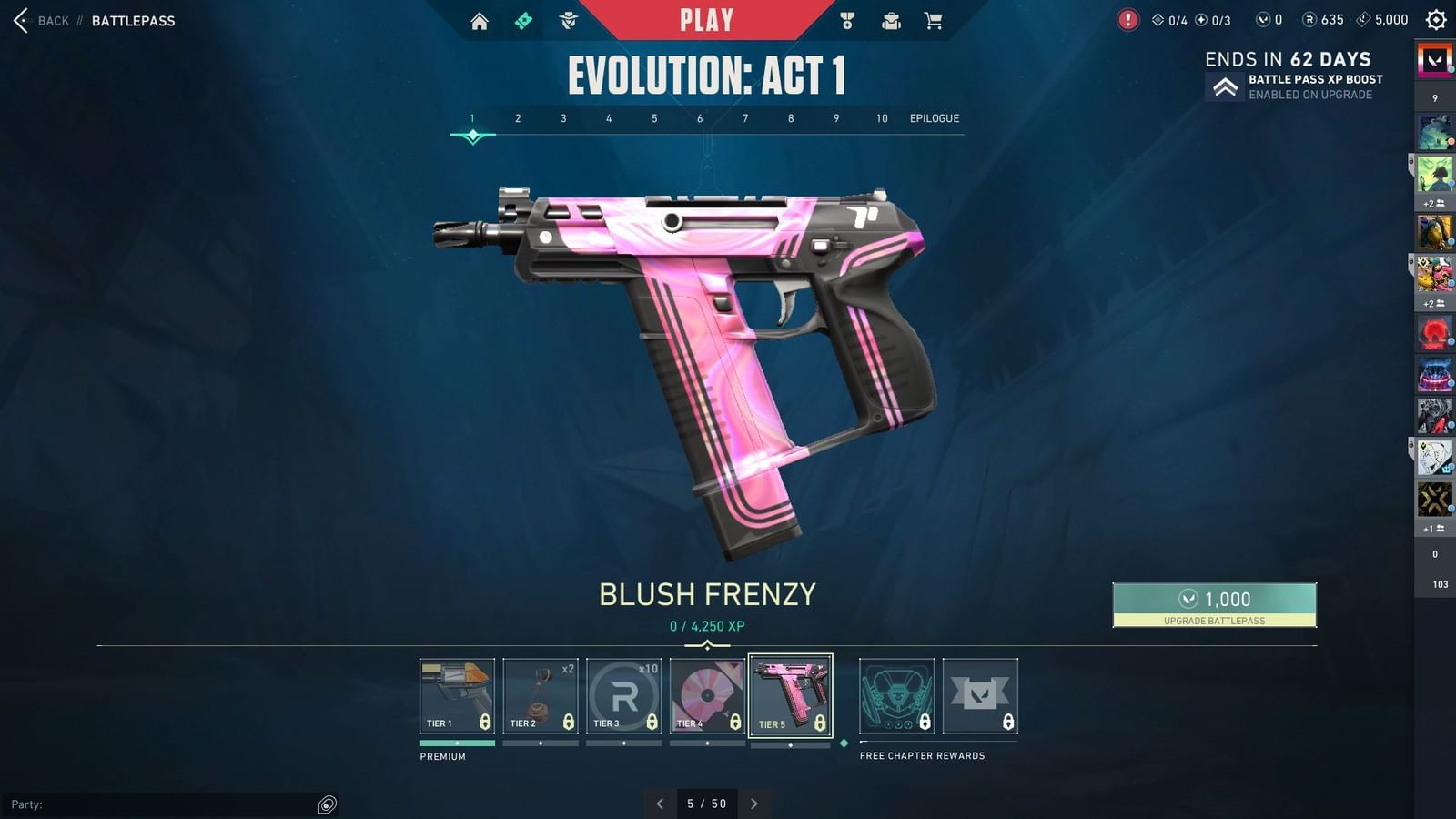The image size is (1456, 819).
Task: Open the Agents menu icon
Action: click(569, 19)
